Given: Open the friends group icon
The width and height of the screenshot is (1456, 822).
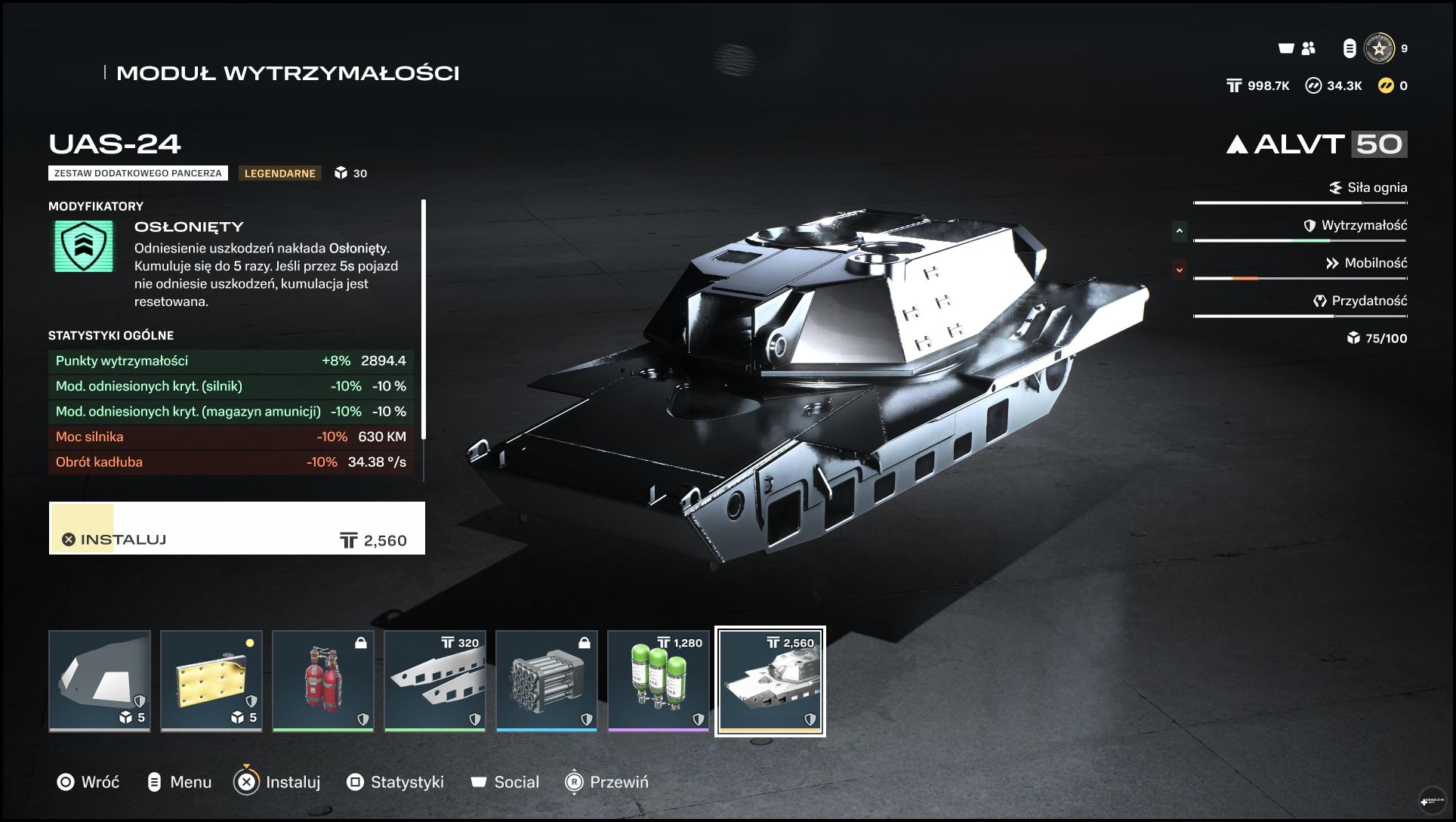Looking at the screenshot, I should 1309,48.
